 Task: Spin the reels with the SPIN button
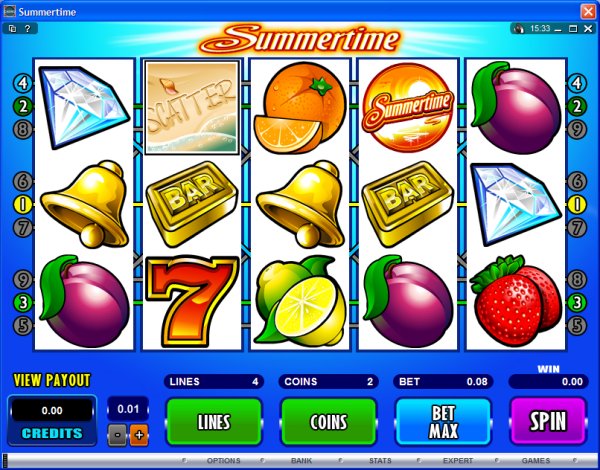548,421
